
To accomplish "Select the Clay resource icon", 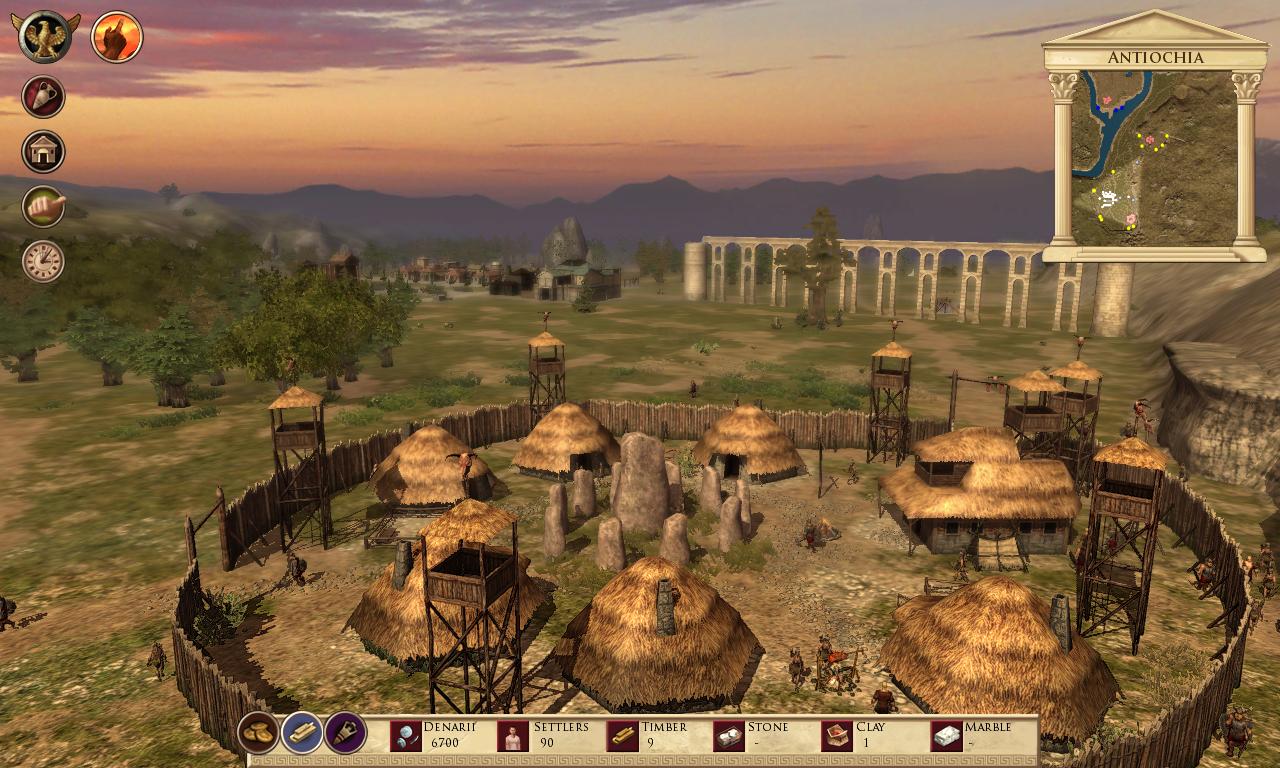I will point(837,736).
